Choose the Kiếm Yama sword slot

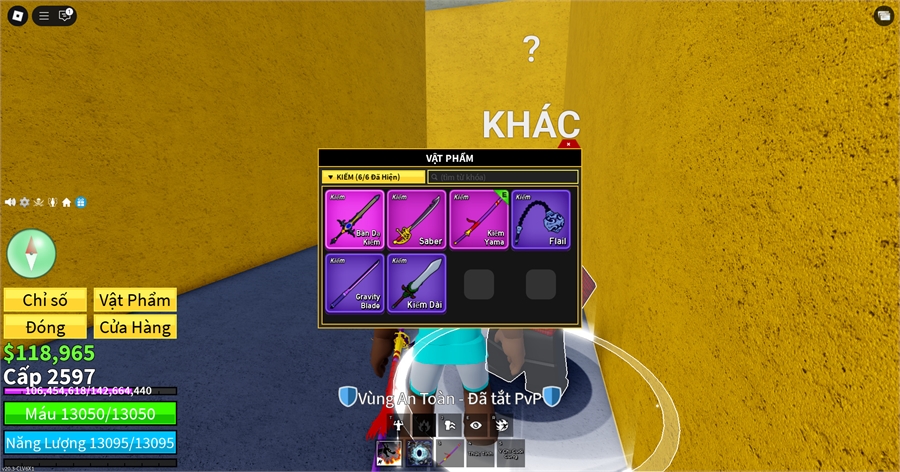479,219
